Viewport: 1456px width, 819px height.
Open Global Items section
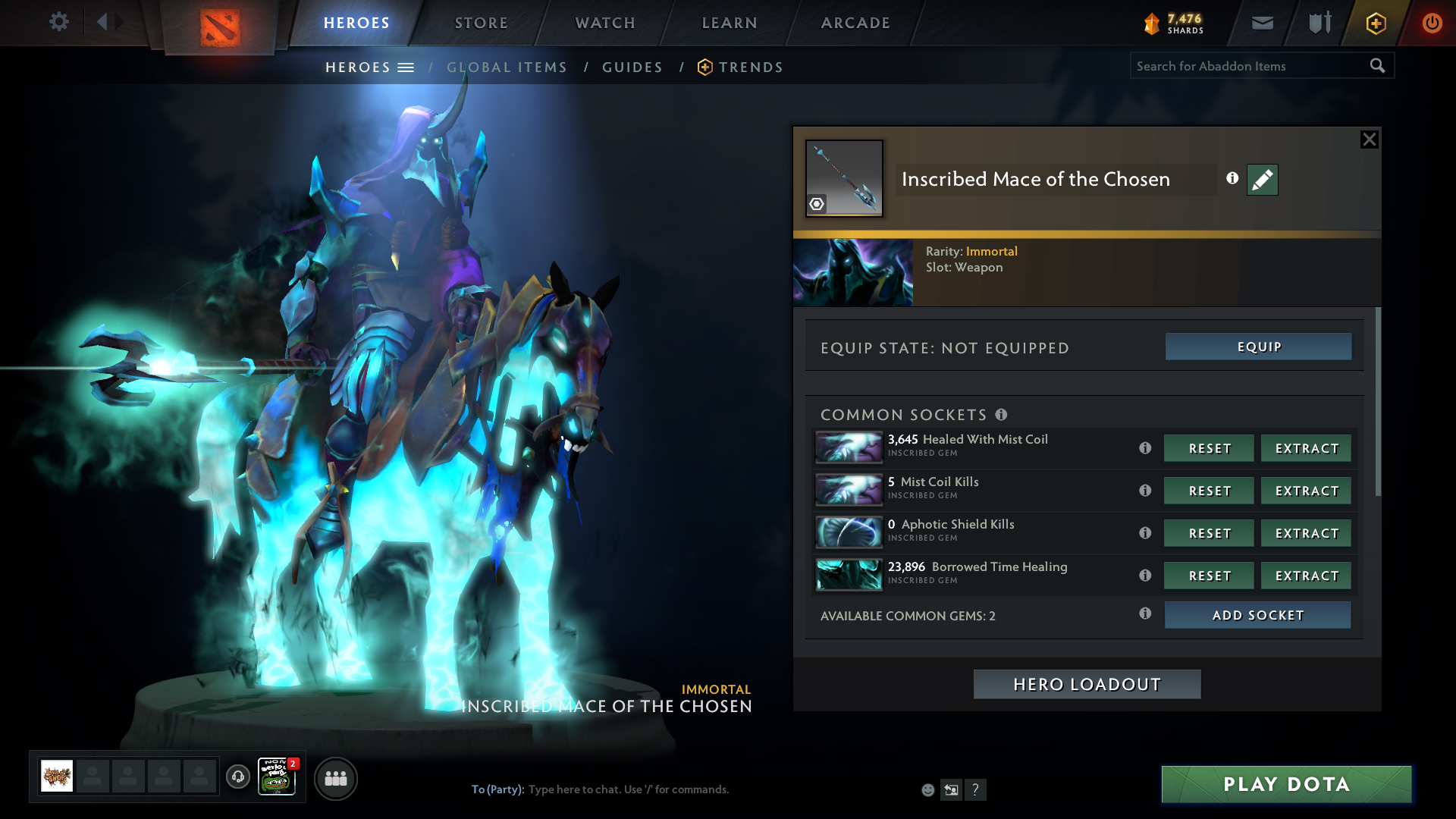pos(507,67)
